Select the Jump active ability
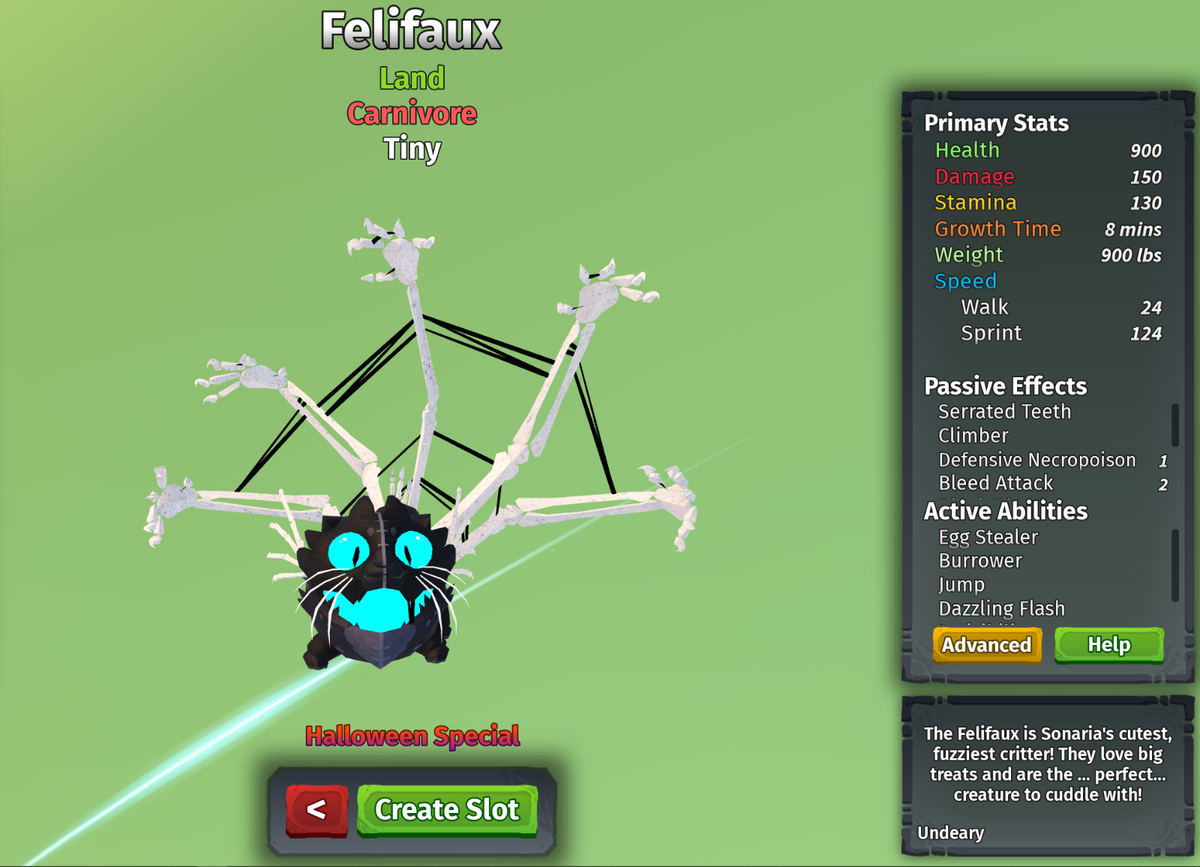1200x867 pixels. click(961, 585)
